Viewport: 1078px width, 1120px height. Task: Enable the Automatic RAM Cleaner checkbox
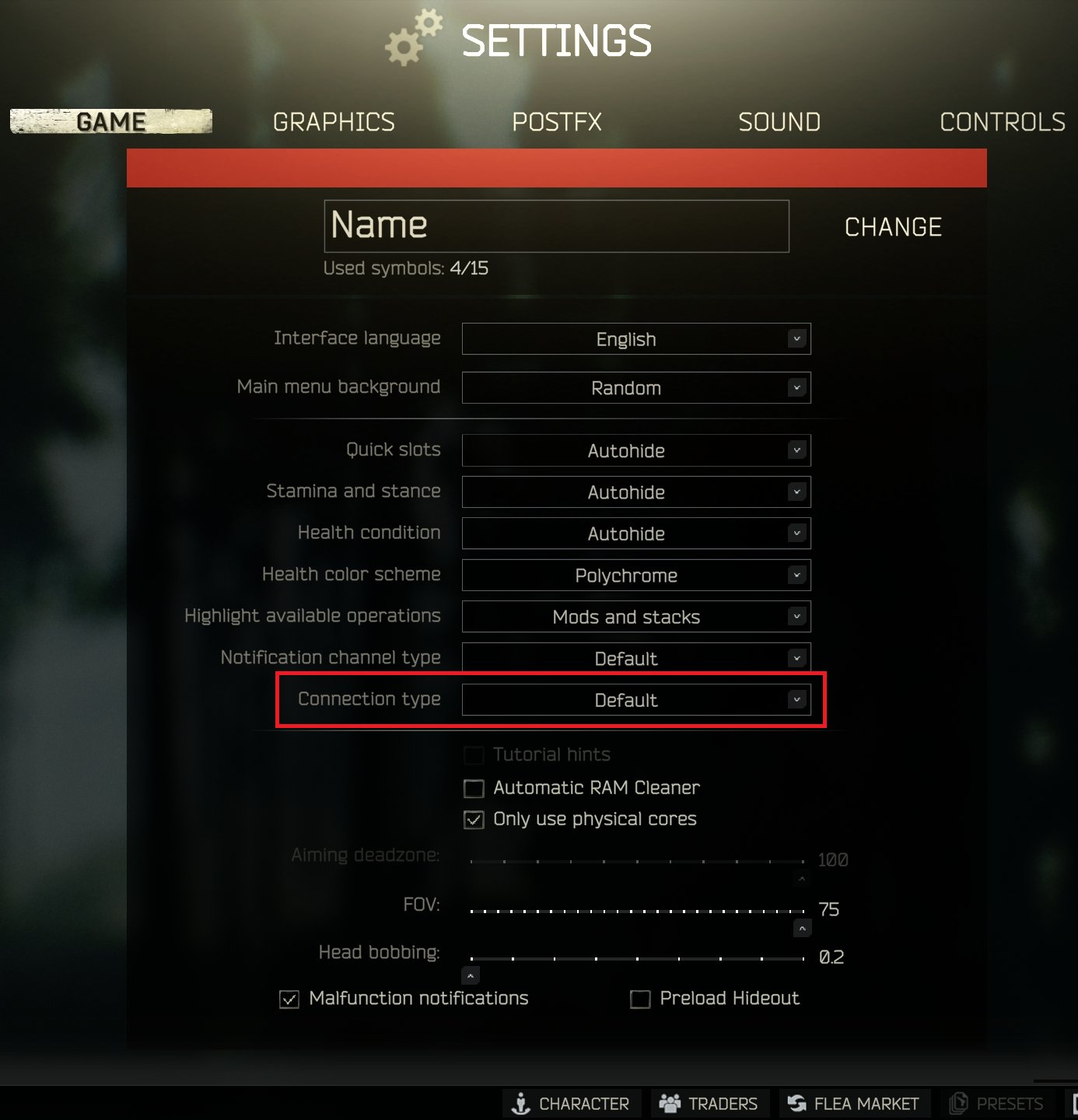click(474, 788)
